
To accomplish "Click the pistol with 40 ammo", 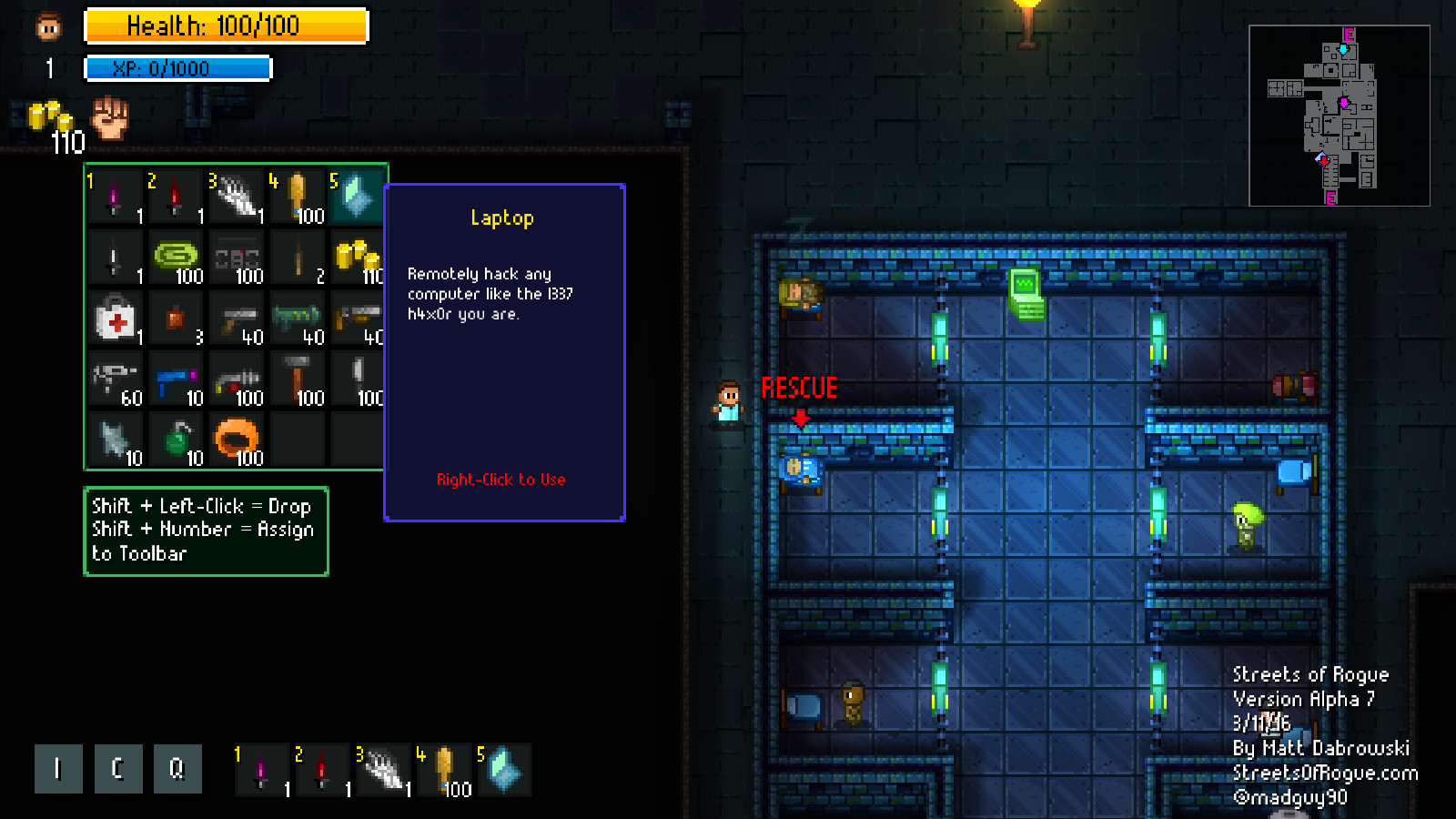I will [x=237, y=318].
